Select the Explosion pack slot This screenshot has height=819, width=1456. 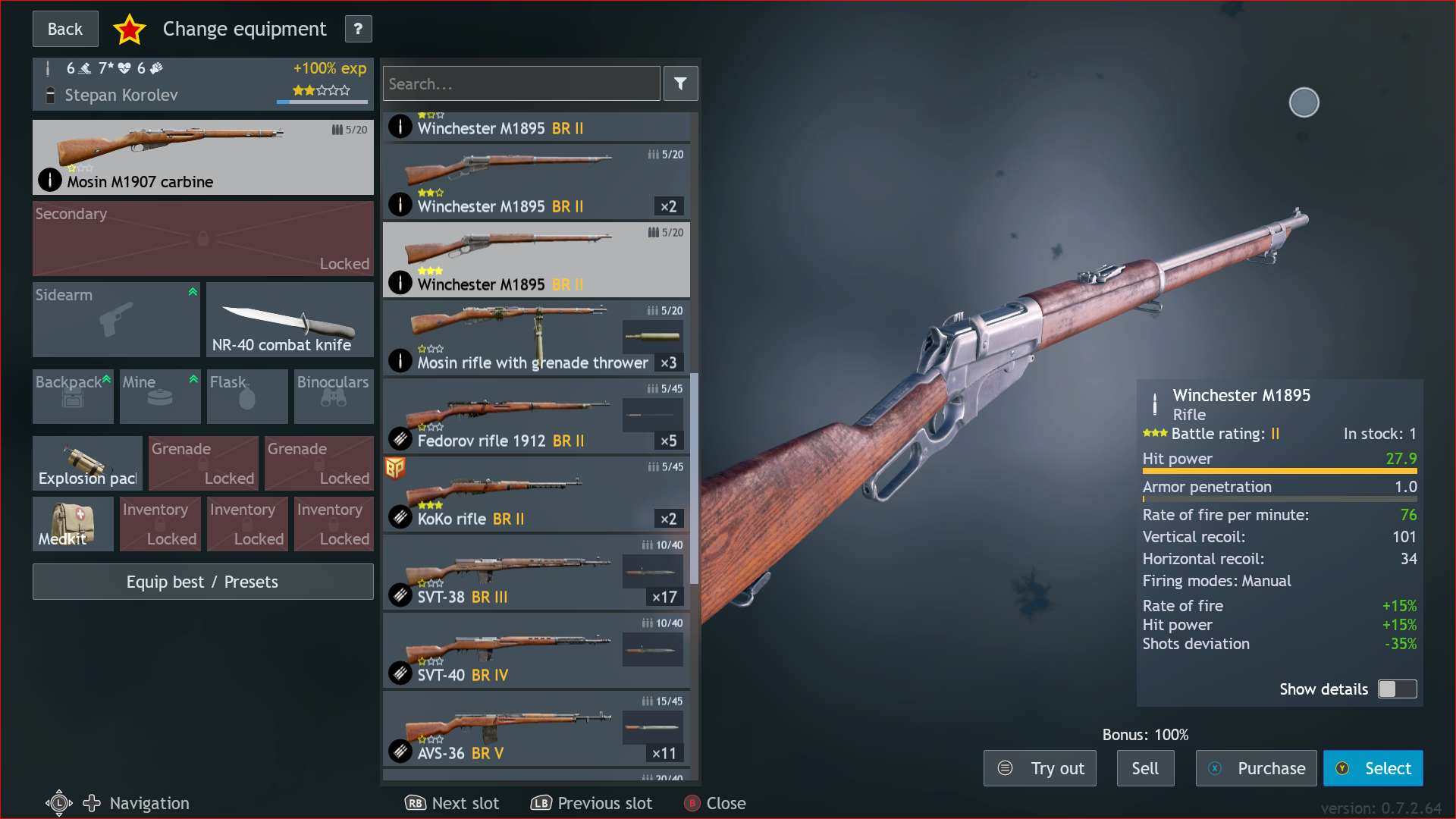click(86, 463)
